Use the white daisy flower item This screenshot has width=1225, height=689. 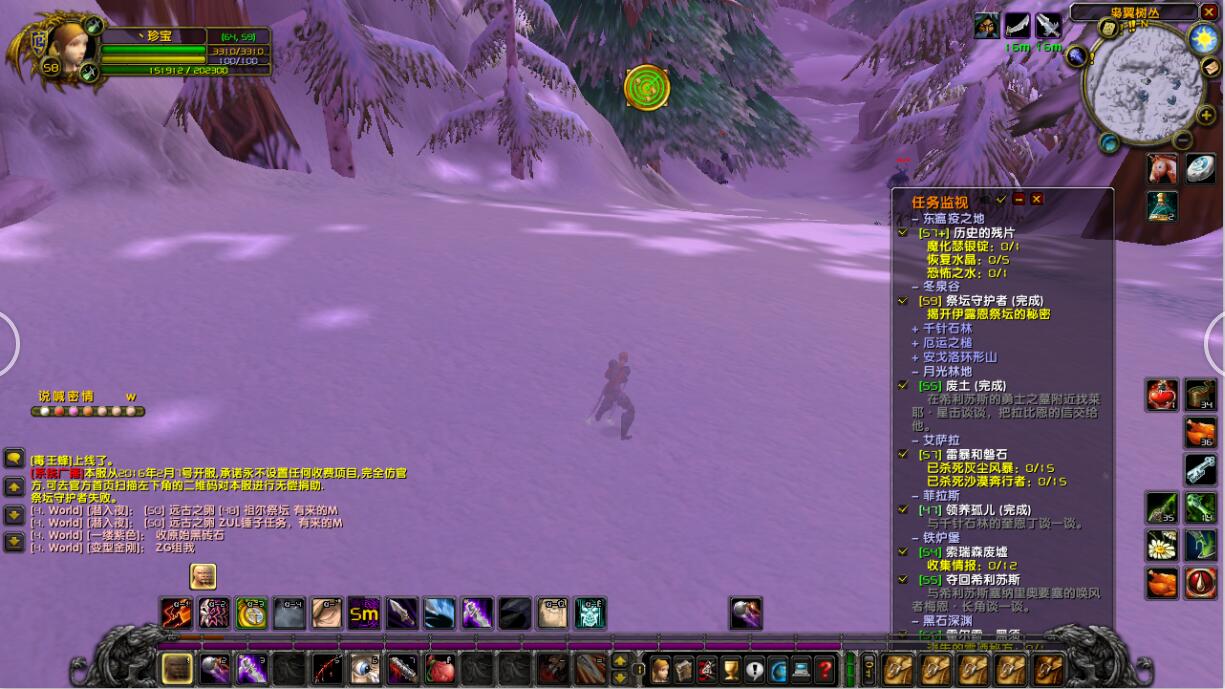pyautogui.click(x=1161, y=545)
